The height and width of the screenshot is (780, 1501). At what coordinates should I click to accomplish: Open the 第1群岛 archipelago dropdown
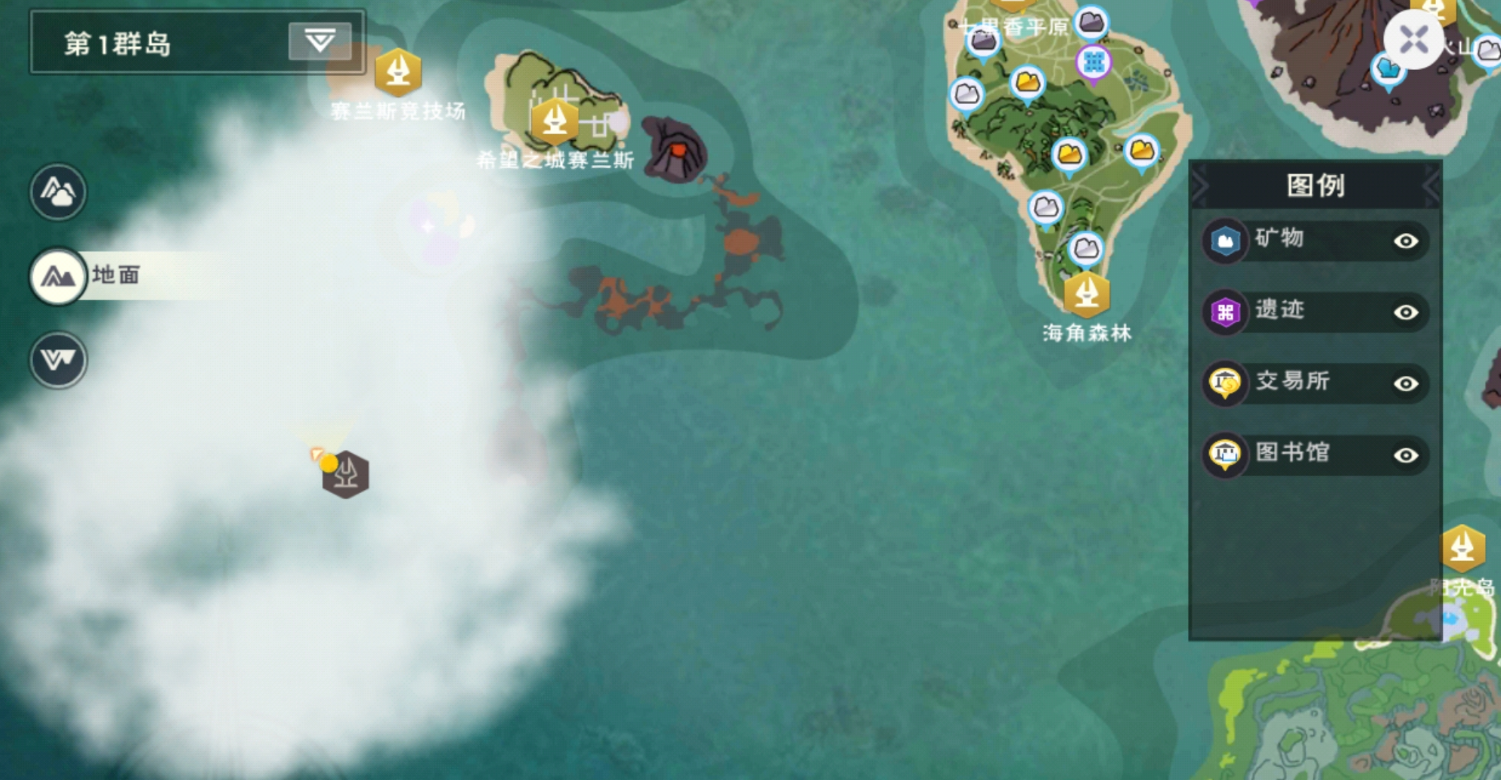pyautogui.click(x=320, y=41)
